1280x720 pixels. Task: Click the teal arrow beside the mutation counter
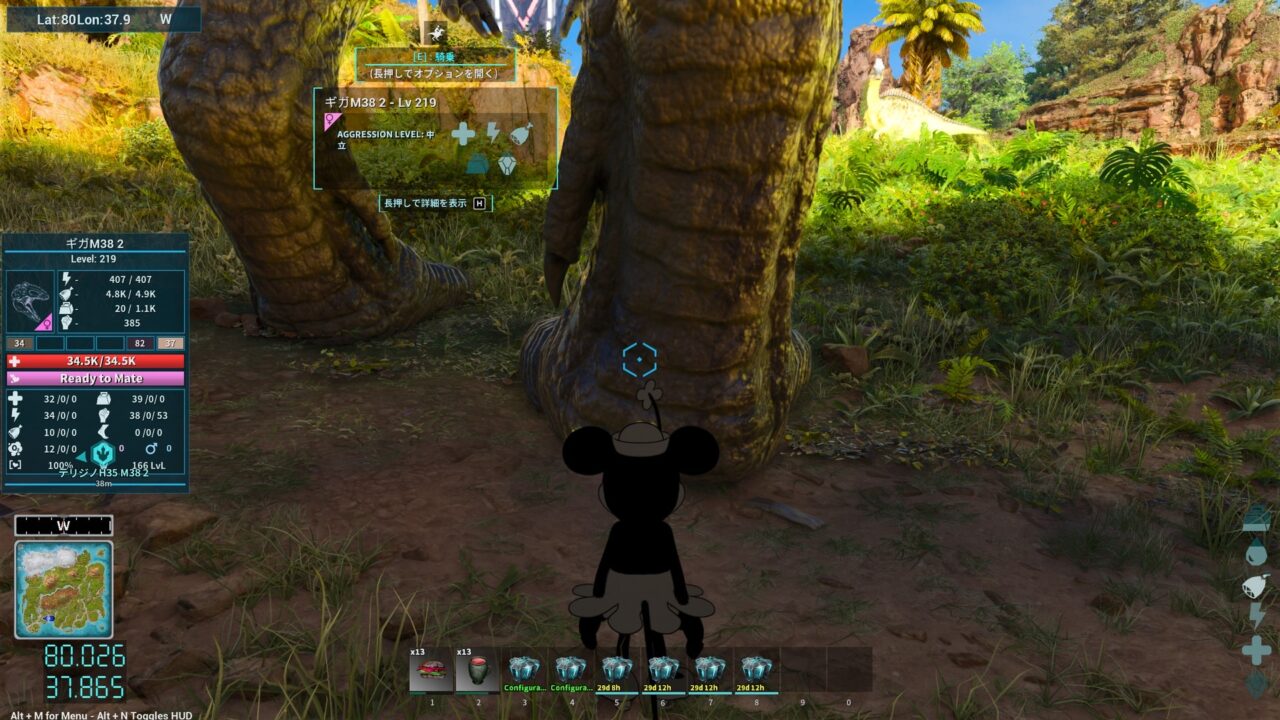pyautogui.click(x=80, y=455)
